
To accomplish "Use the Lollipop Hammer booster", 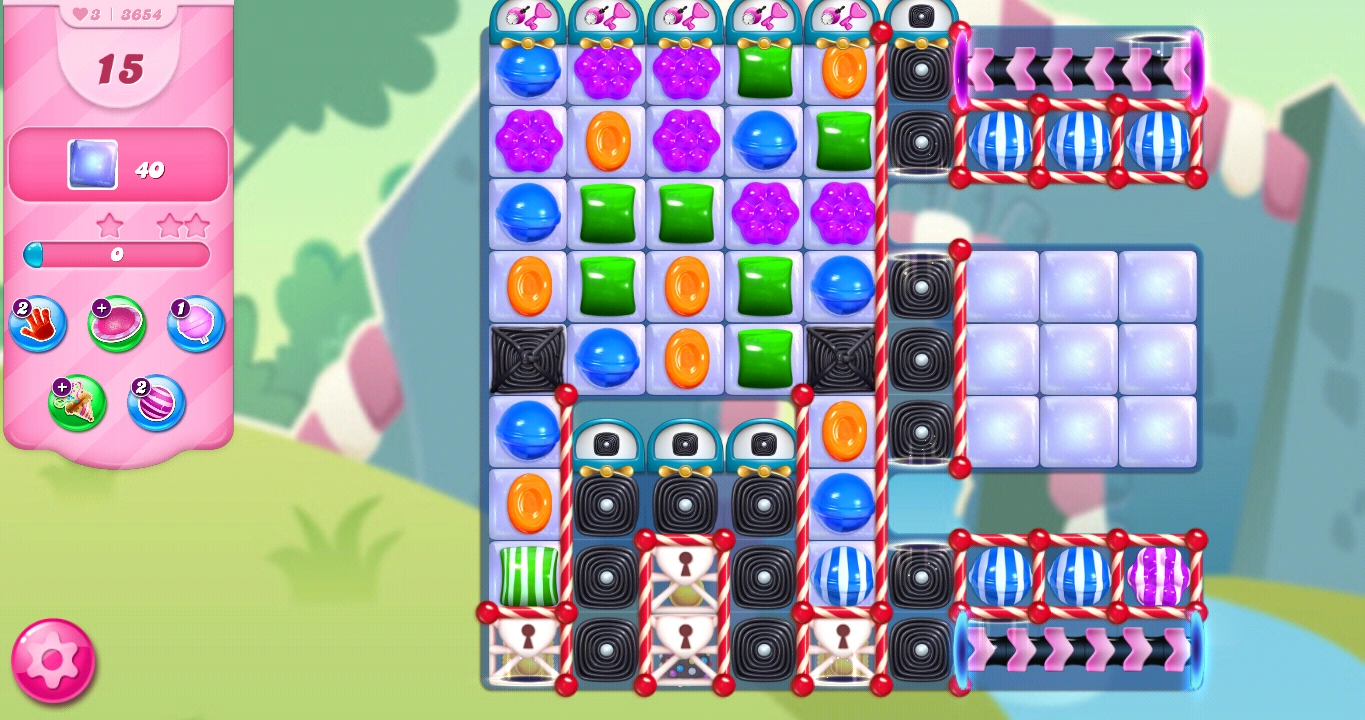I will coord(194,324).
